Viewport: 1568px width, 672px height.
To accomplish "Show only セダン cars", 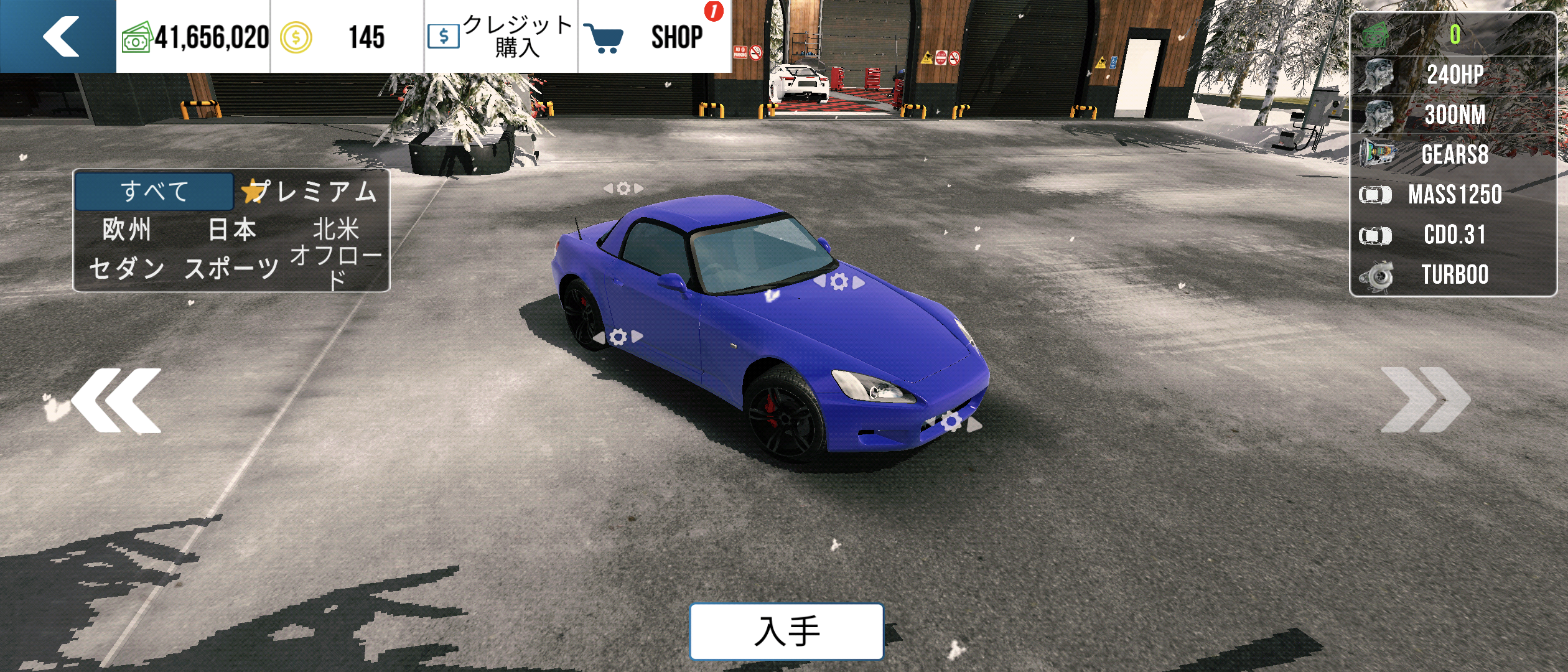I will point(127,268).
